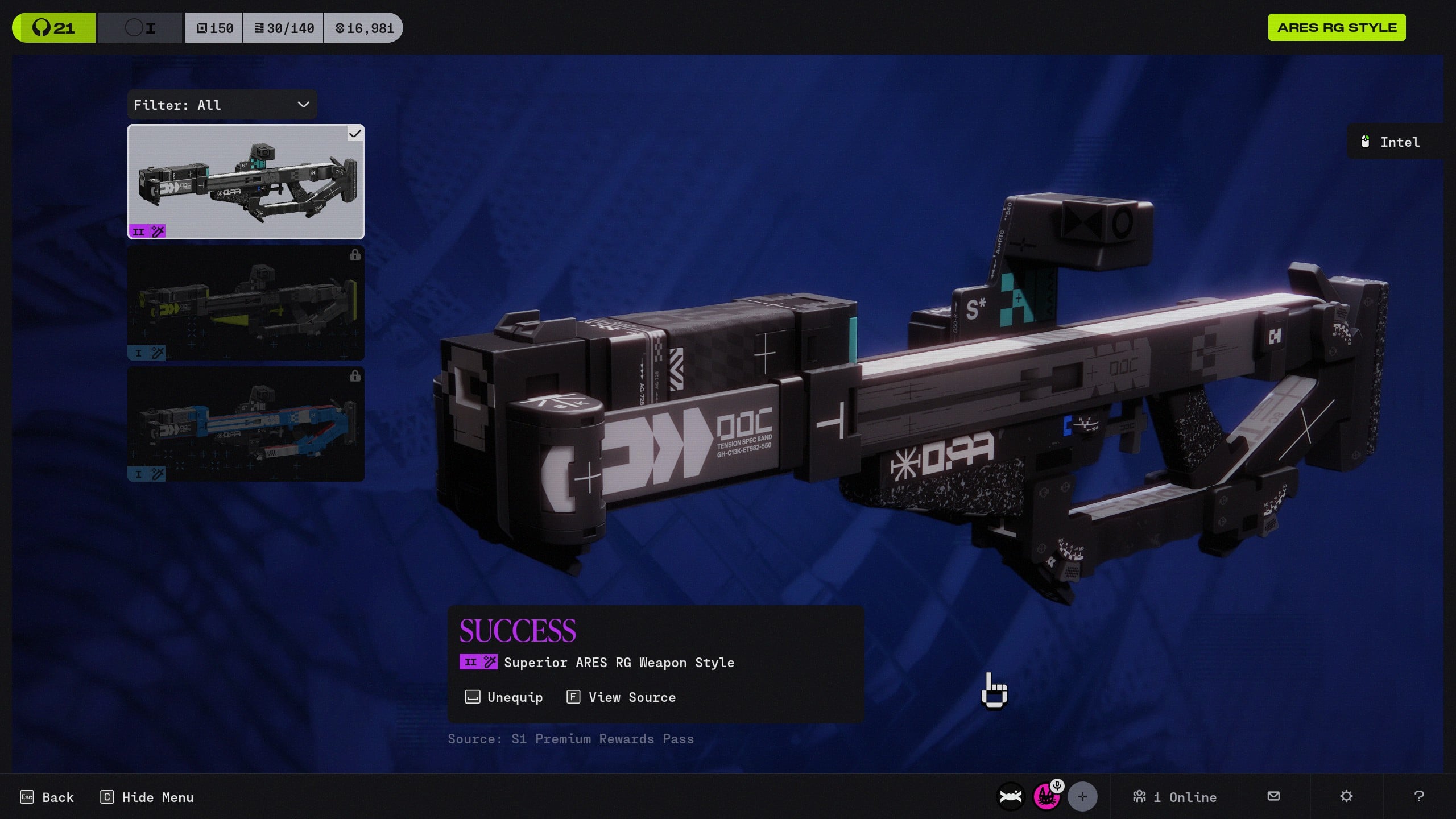Select the white creature player avatar

[1011, 797]
